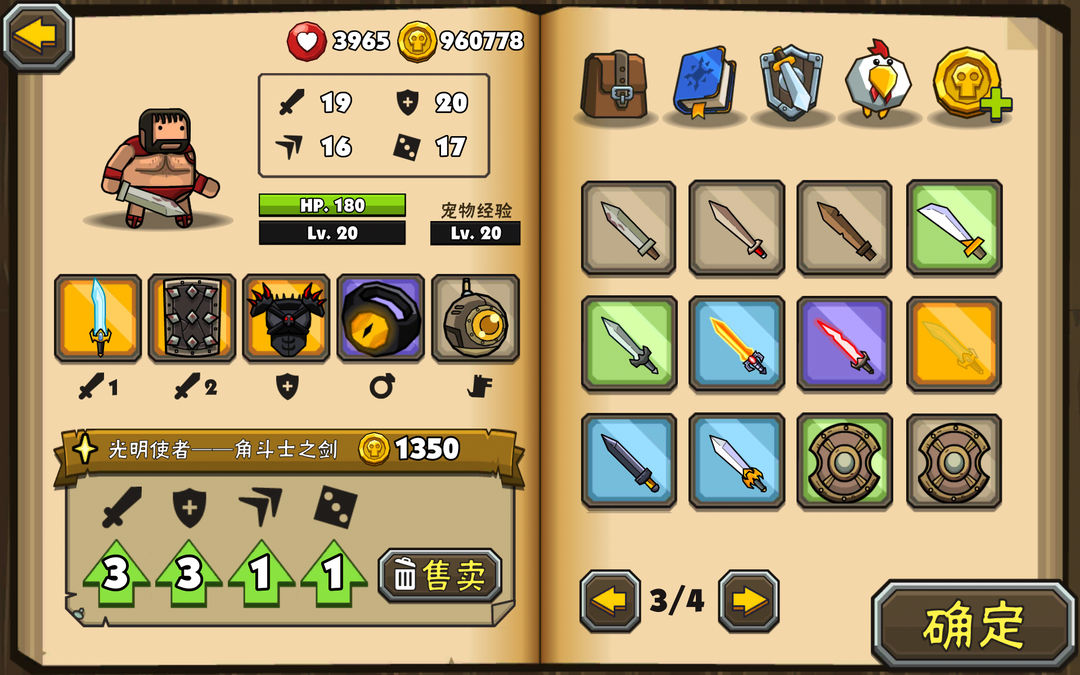Go to the next inventory page
The width and height of the screenshot is (1080, 675).
pos(748,600)
